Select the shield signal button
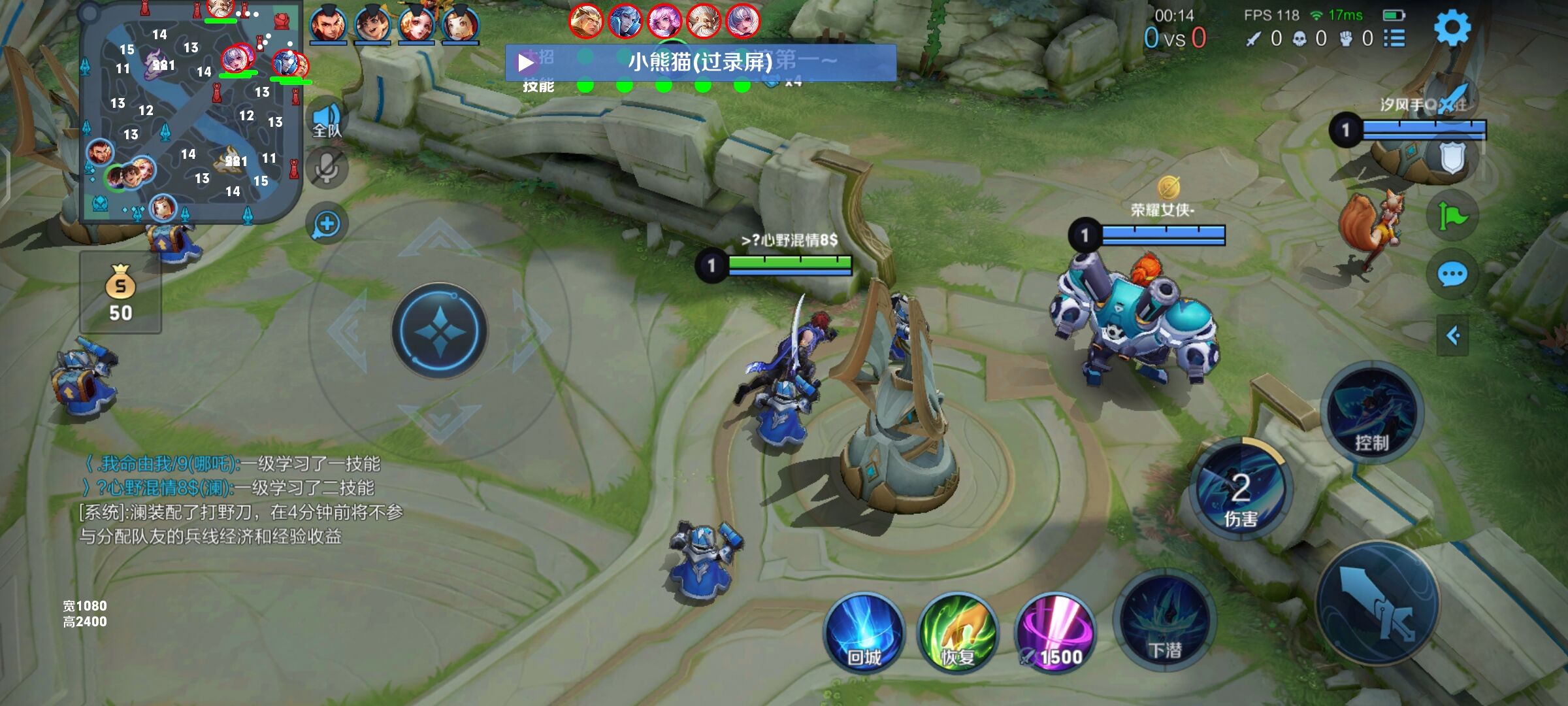The image size is (1568, 706). tap(1452, 157)
